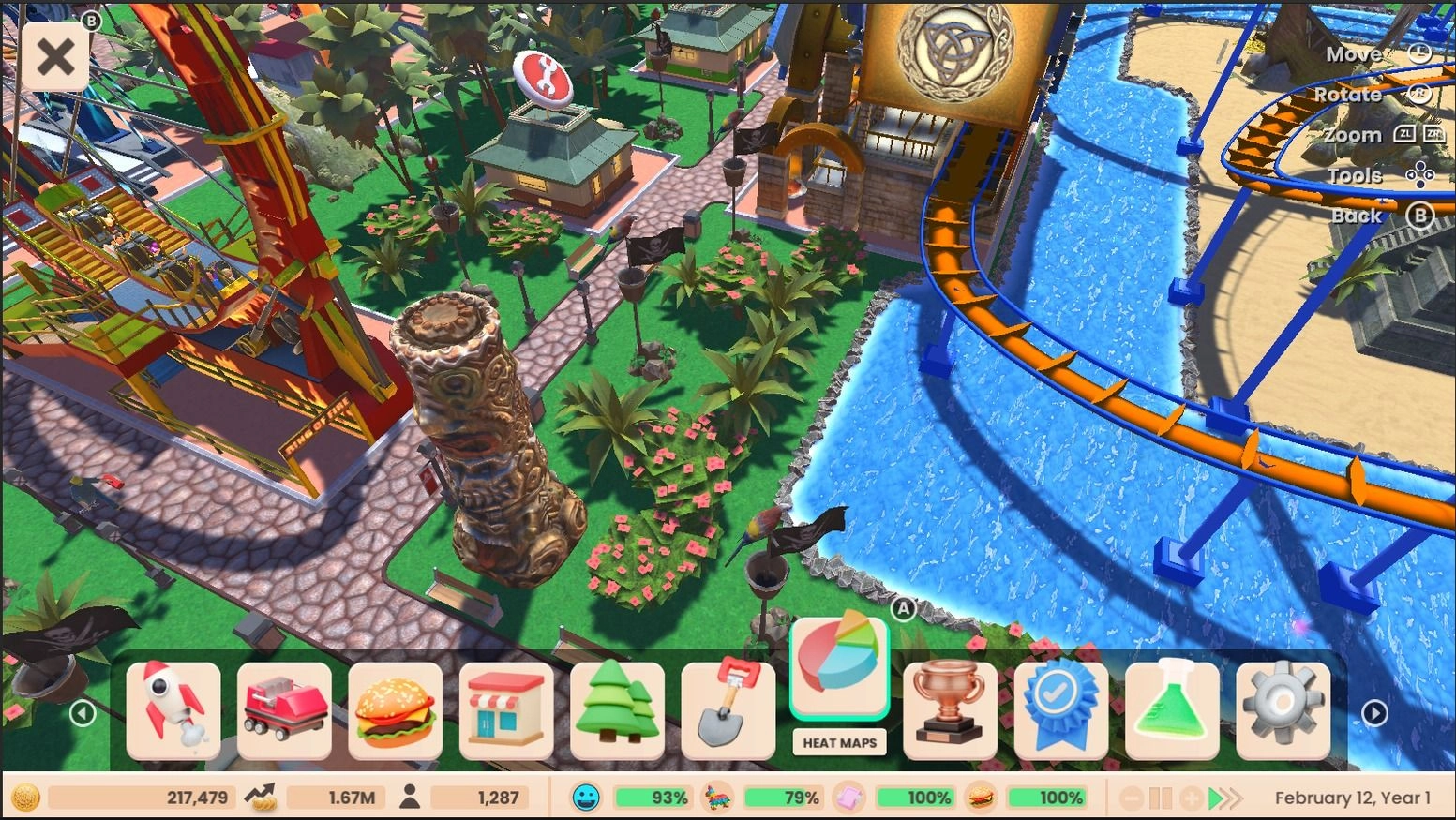
Task: View park awards via the trophy icon
Action: [950, 708]
